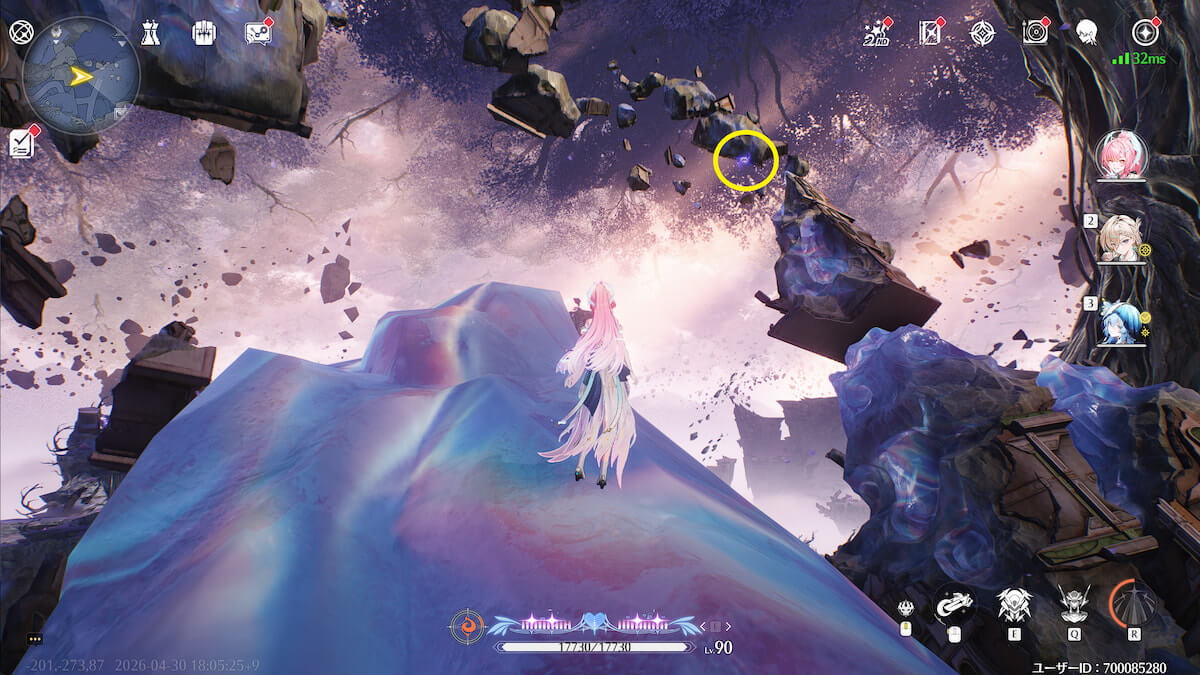Image resolution: width=1200 pixels, height=675 pixels.
Task: Open the circular minimap
Action: 81,75
